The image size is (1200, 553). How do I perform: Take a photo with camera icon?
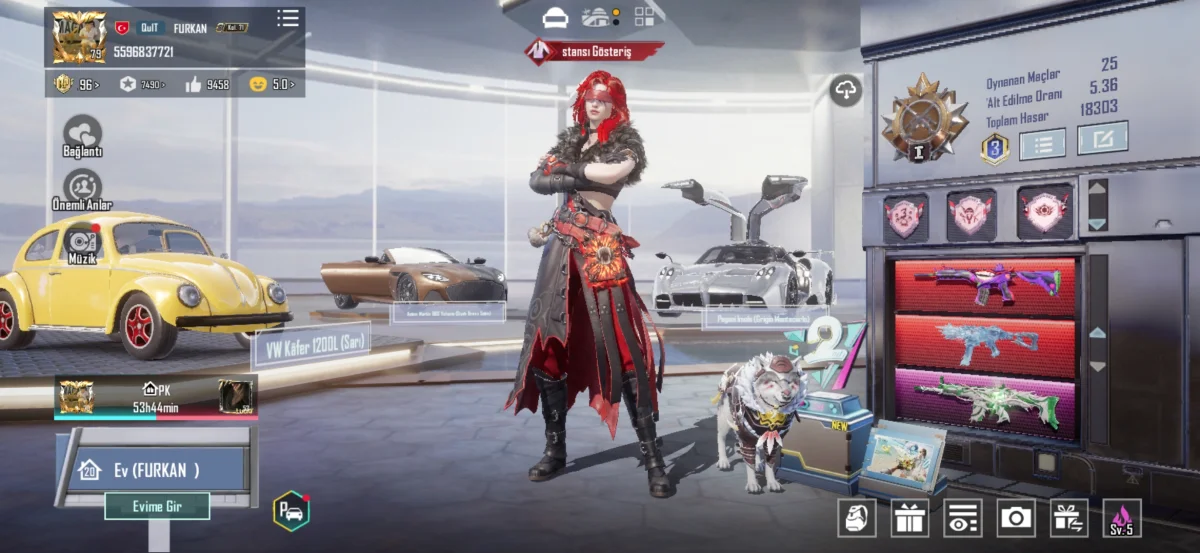coord(1016,517)
